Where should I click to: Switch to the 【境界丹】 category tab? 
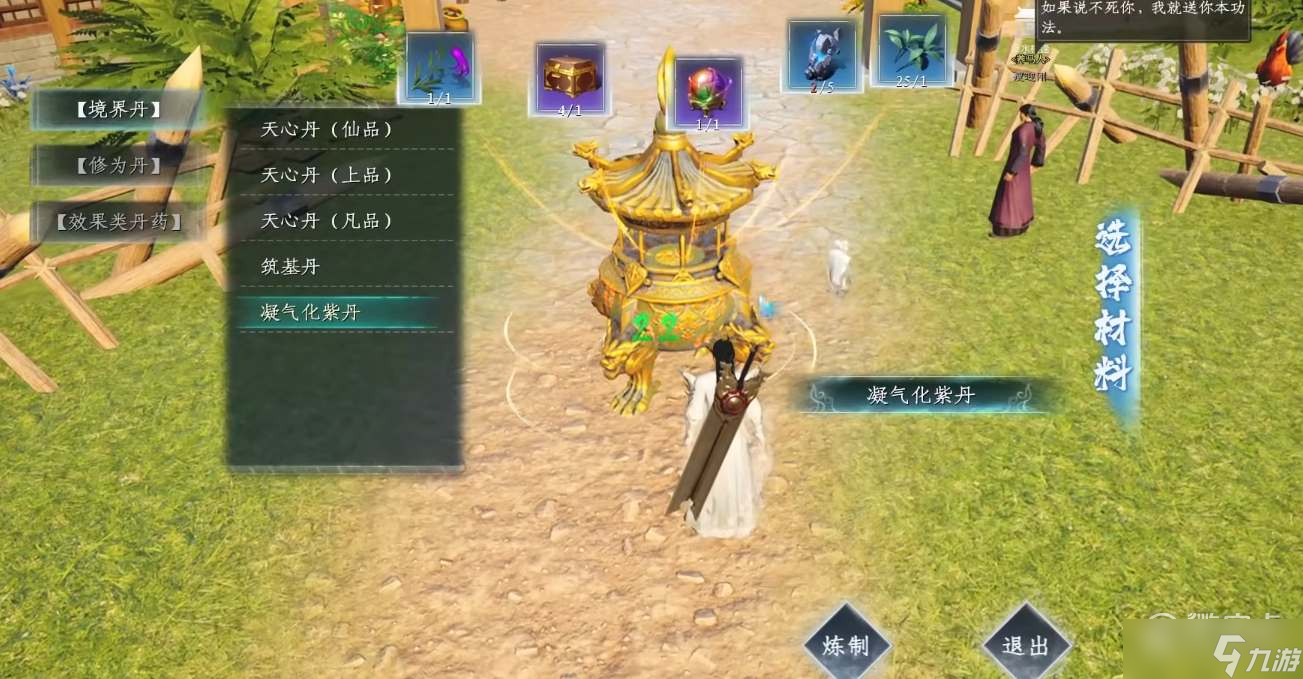click(118, 110)
